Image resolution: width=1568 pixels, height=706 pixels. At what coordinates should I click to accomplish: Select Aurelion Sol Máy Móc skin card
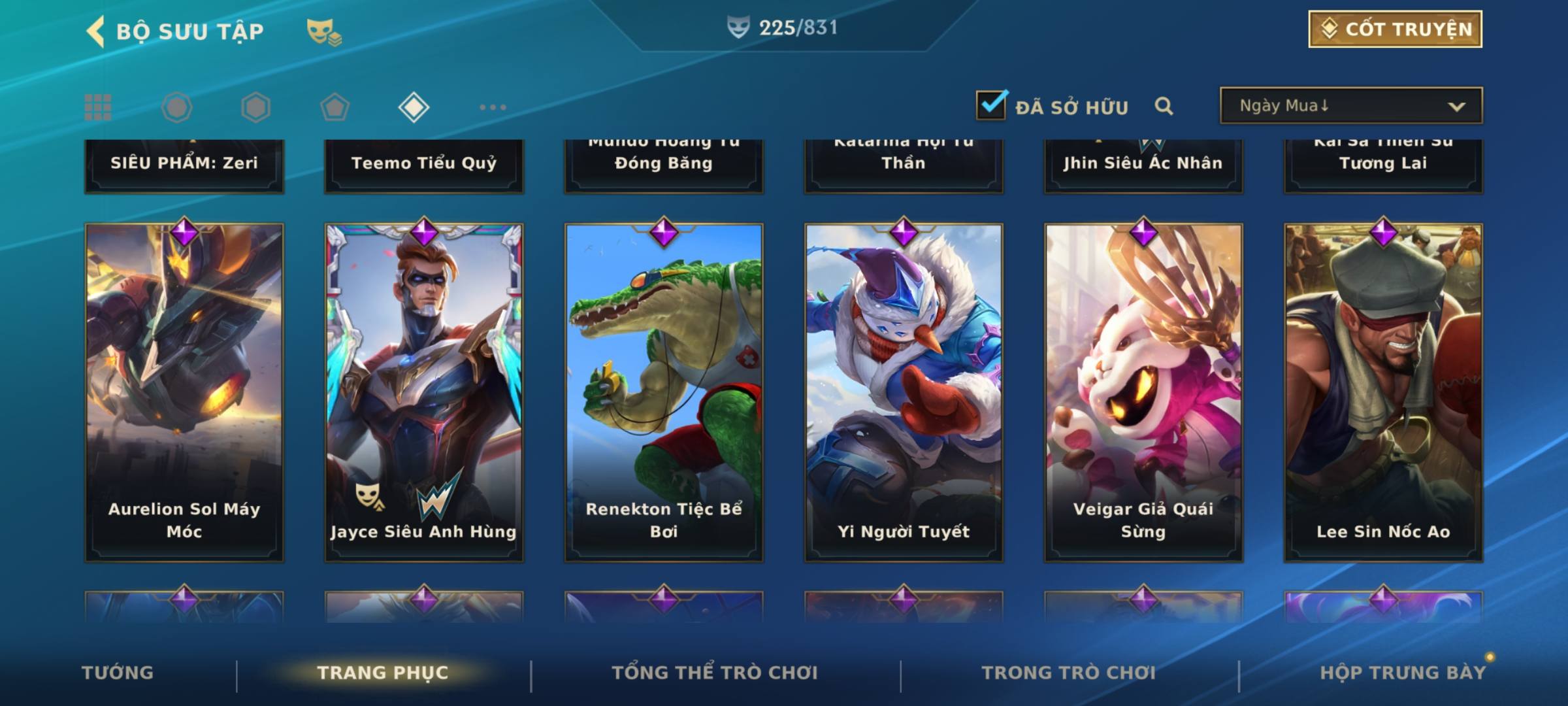point(184,392)
